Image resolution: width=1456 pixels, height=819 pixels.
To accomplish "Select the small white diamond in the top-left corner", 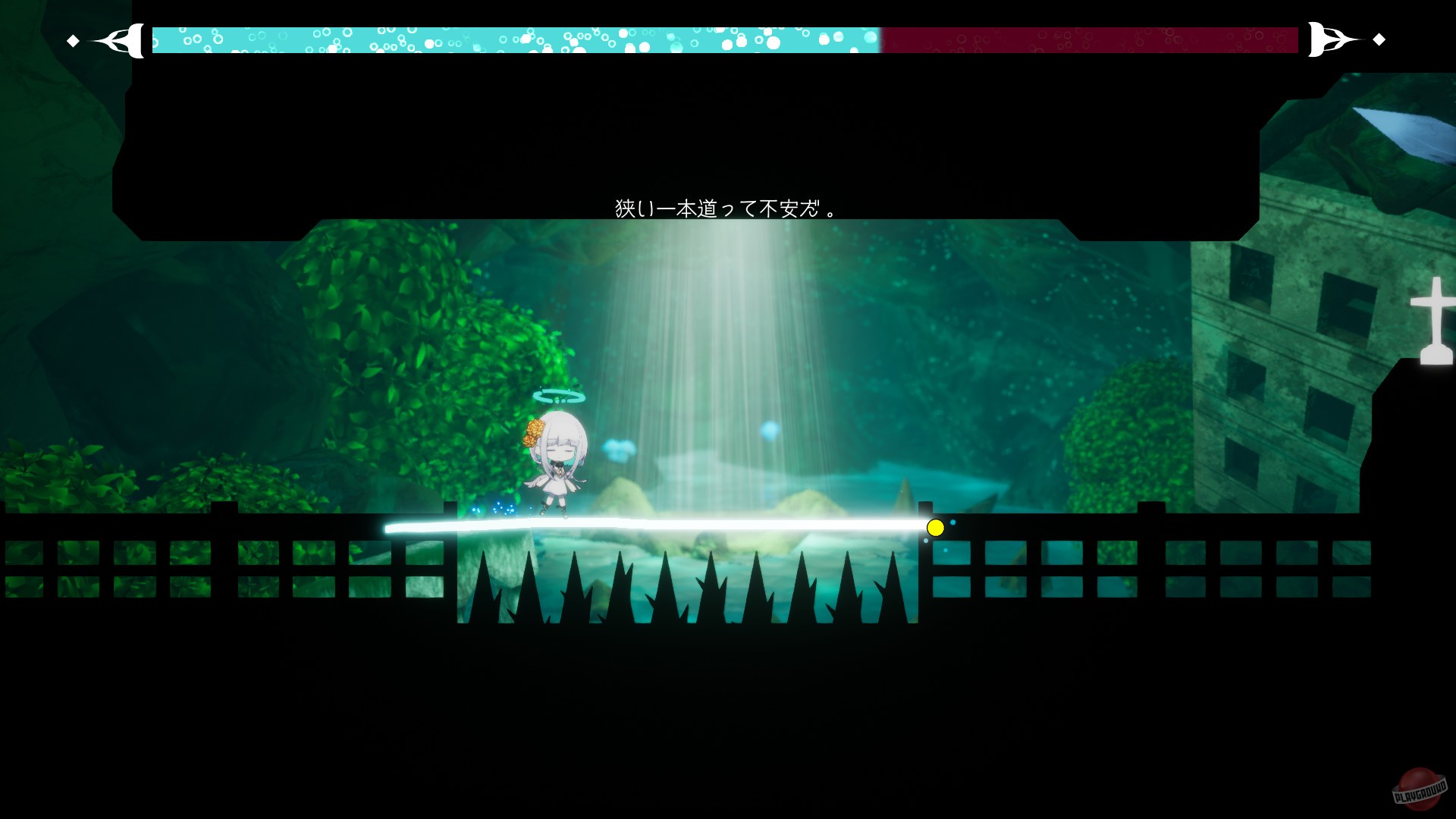I will [73, 39].
